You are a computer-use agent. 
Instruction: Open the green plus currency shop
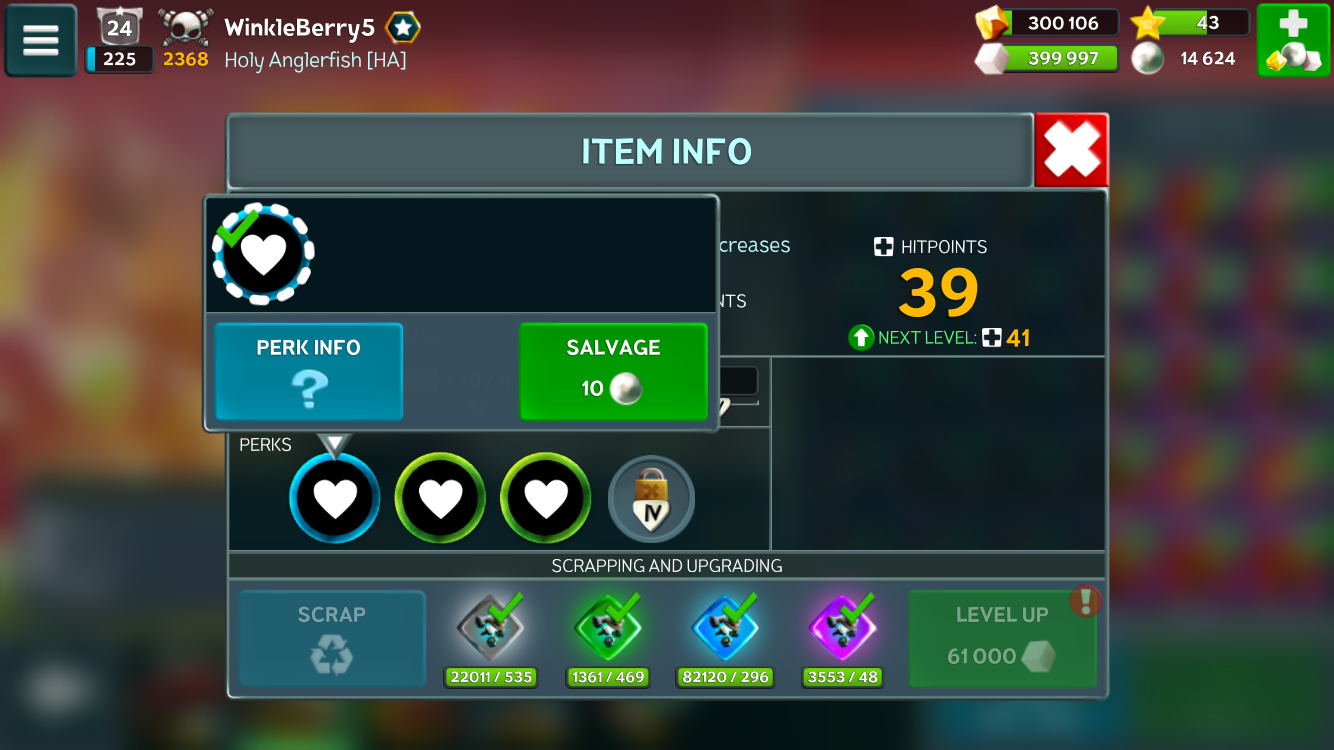click(x=1293, y=40)
